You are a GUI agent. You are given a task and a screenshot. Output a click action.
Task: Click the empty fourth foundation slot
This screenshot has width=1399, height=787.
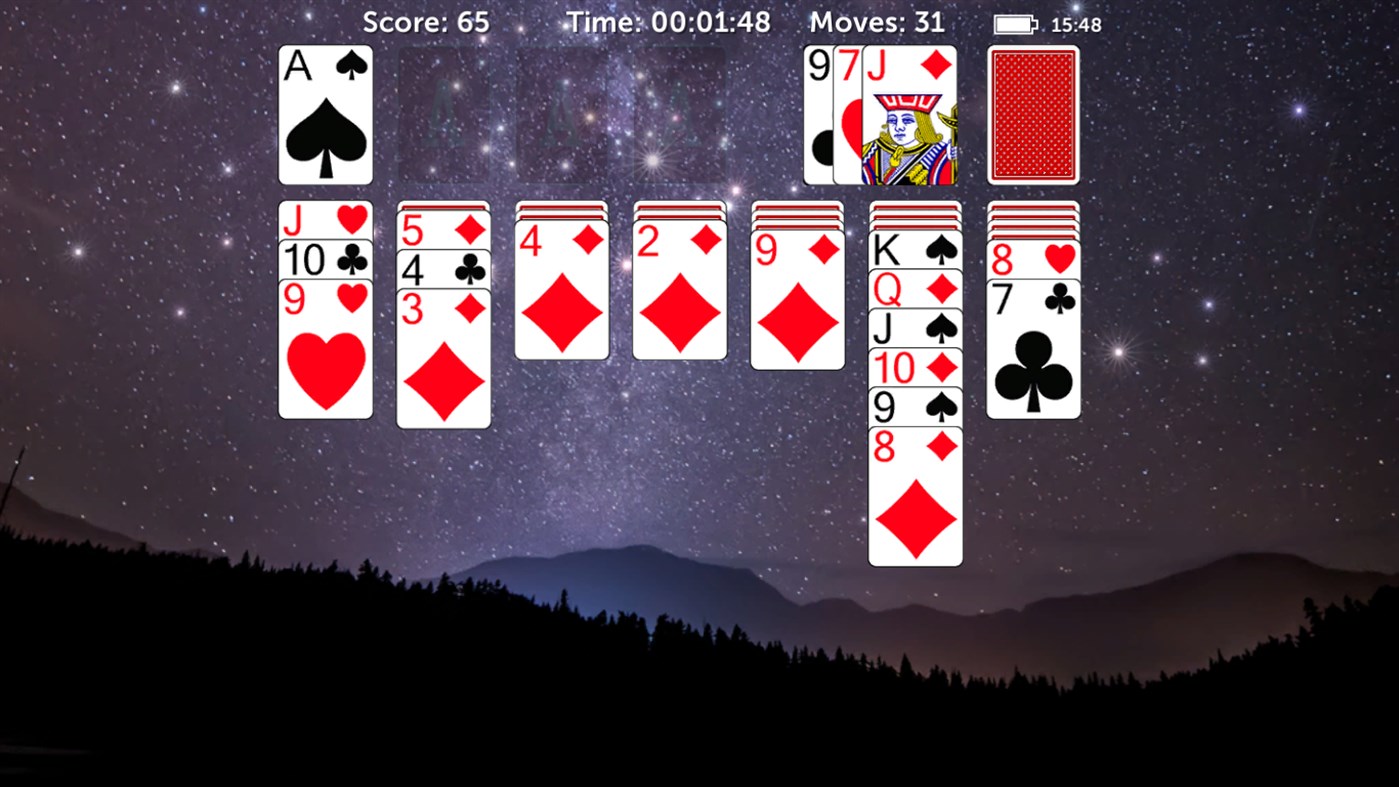pos(679,115)
